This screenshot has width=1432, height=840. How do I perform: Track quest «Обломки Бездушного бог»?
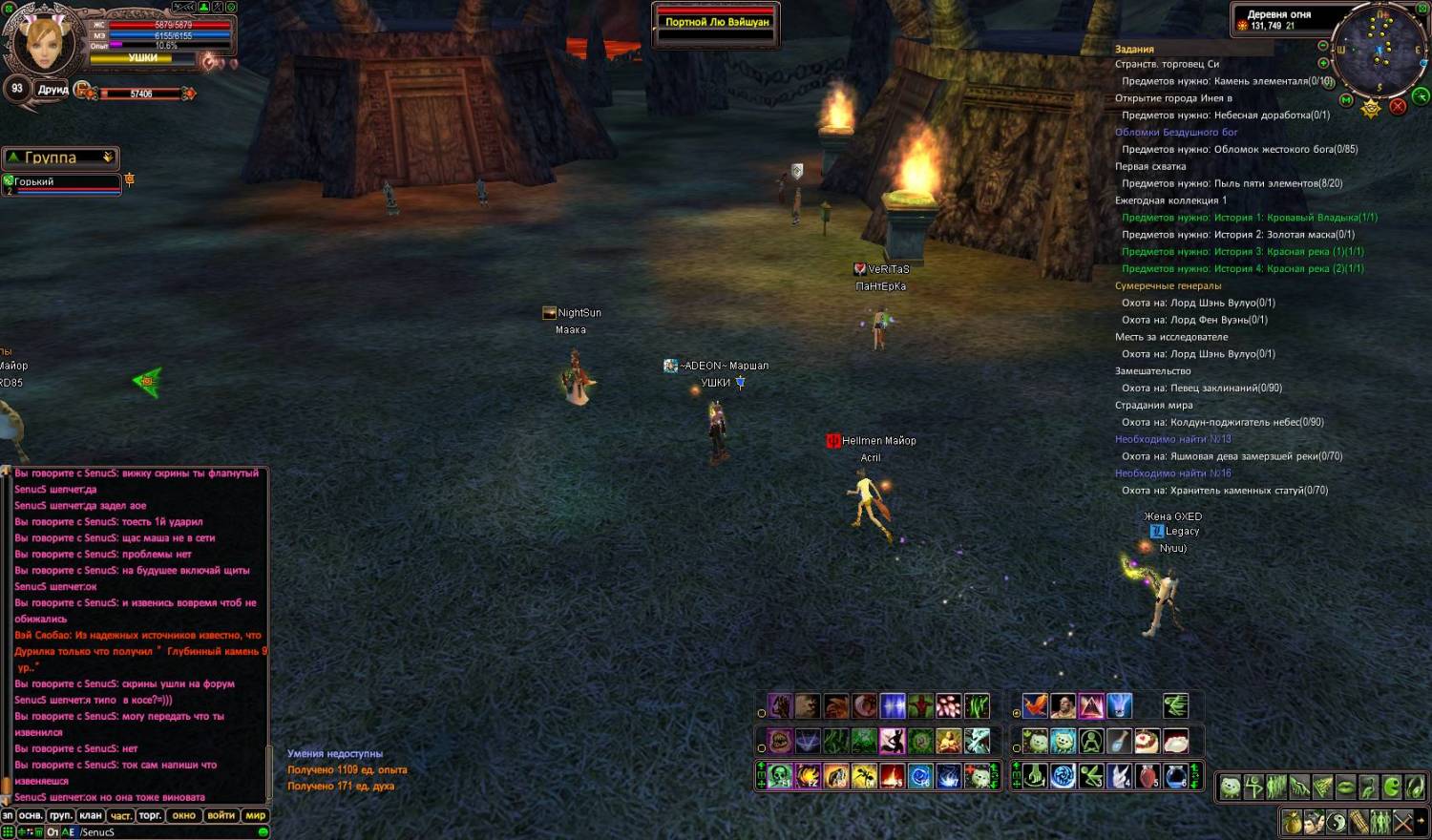tap(1175, 133)
